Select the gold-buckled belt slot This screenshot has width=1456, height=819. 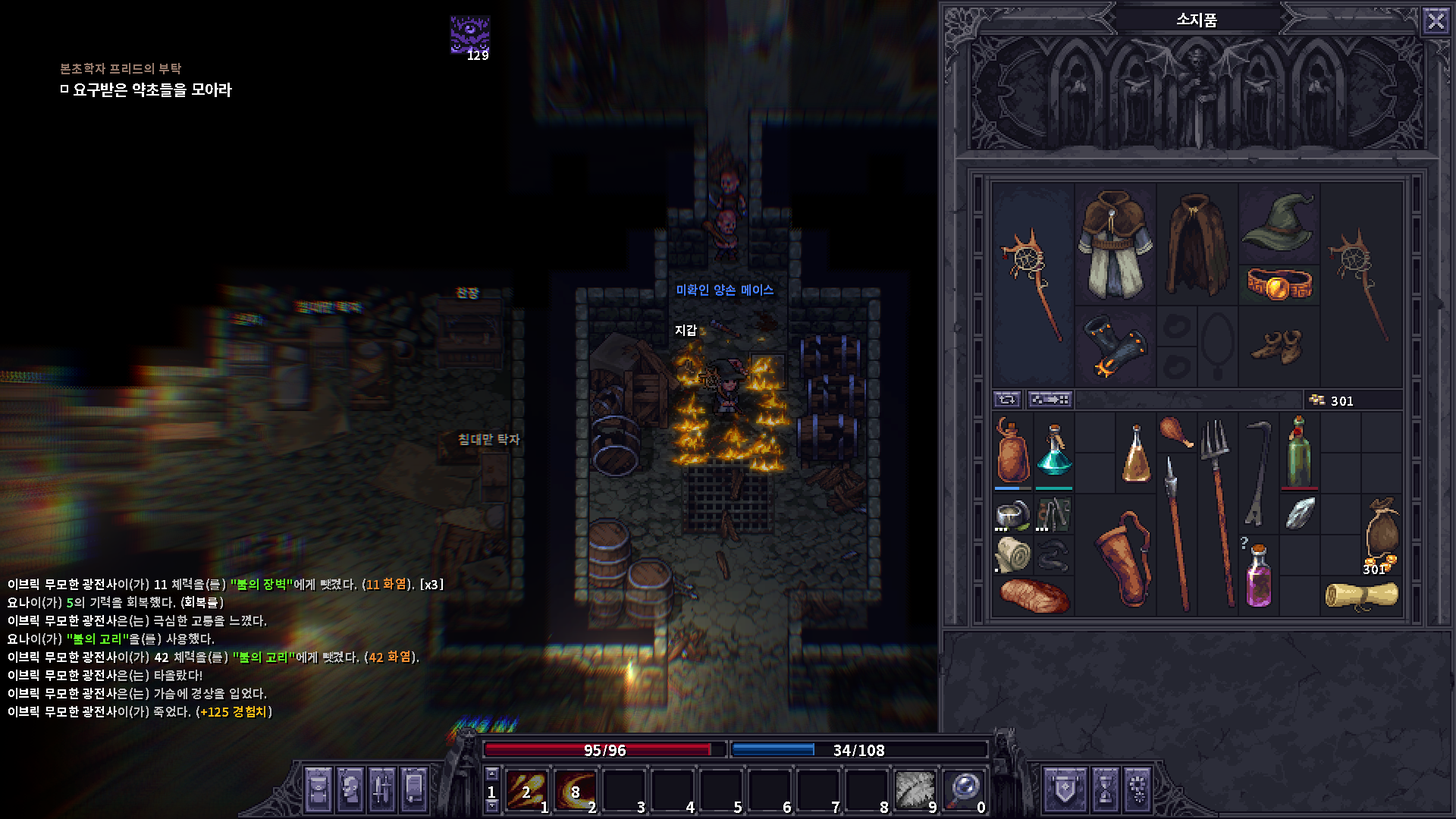coord(1279,285)
